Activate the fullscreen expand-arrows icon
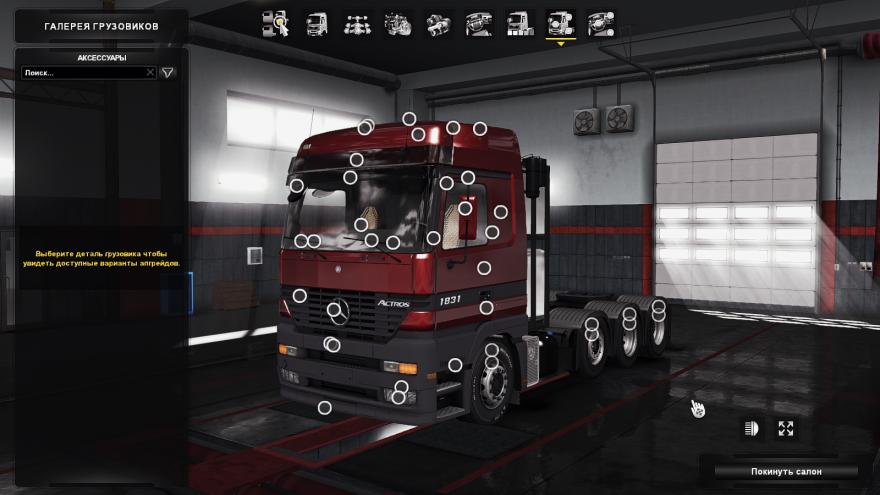Screen dimensions: 880x495 (x=786, y=428)
